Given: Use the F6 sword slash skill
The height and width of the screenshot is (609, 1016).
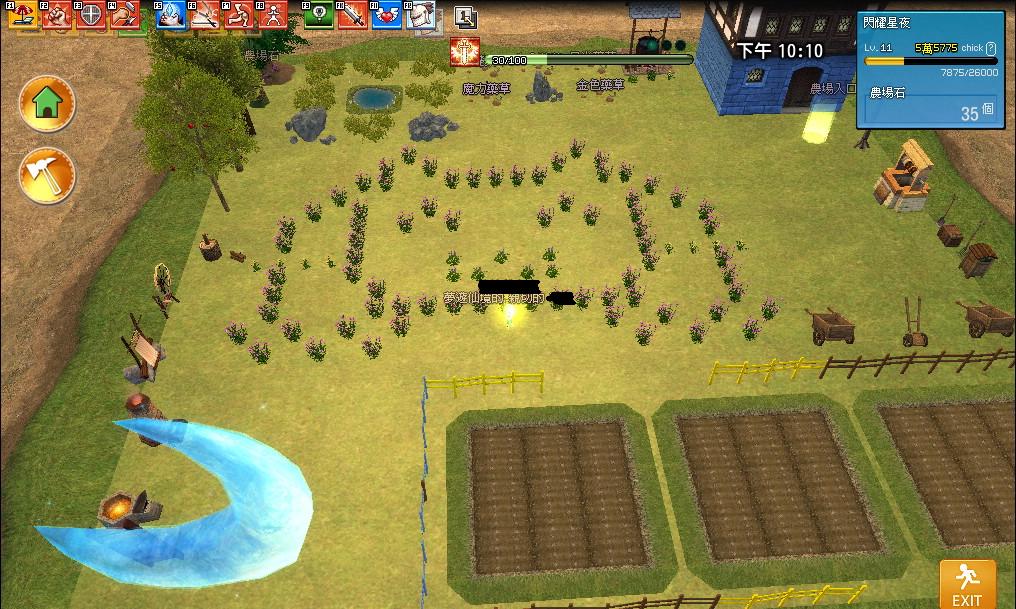Looking at the screenshot, I should [205, 14].
